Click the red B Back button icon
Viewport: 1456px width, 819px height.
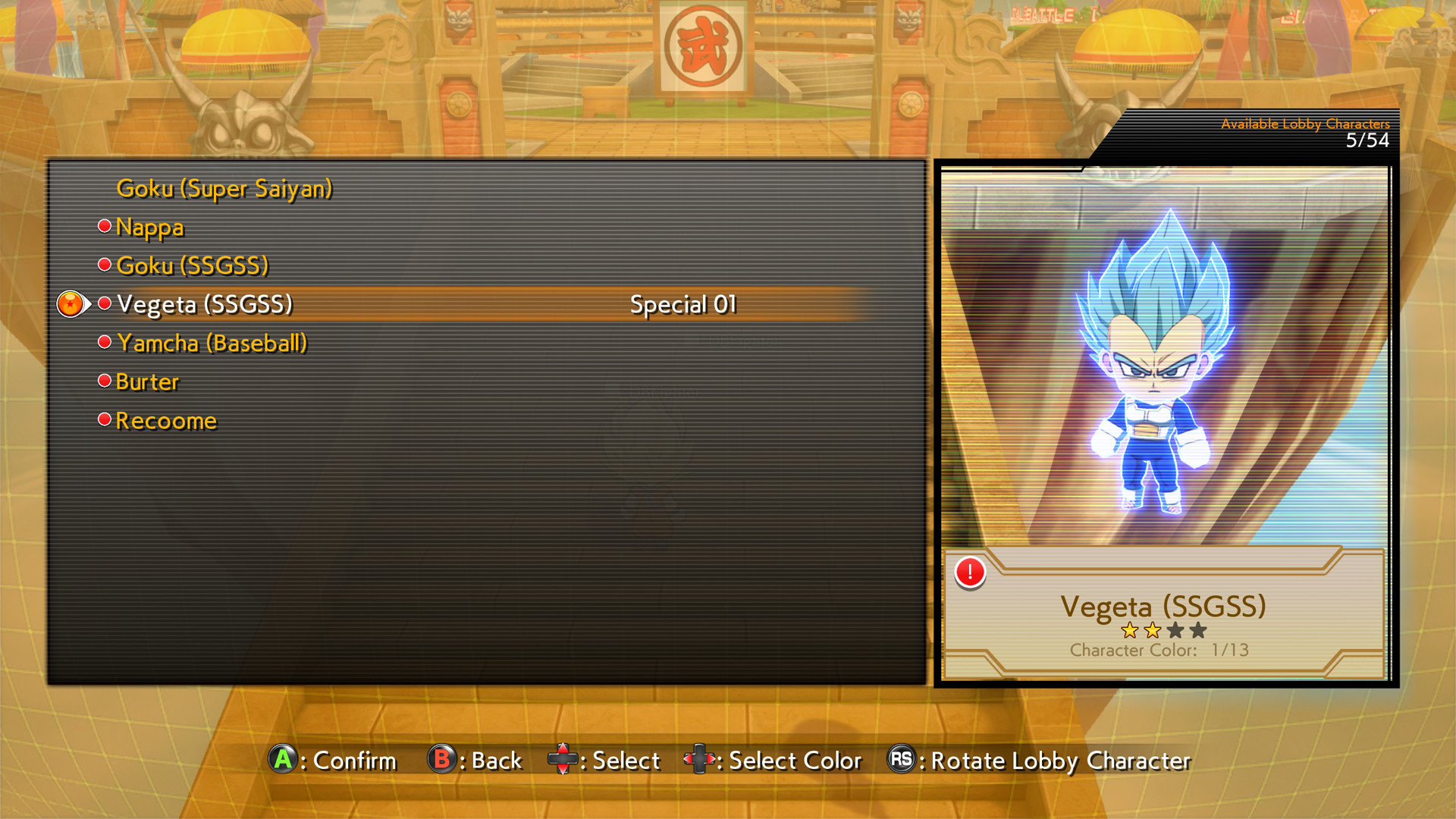(x=441, y=761)
